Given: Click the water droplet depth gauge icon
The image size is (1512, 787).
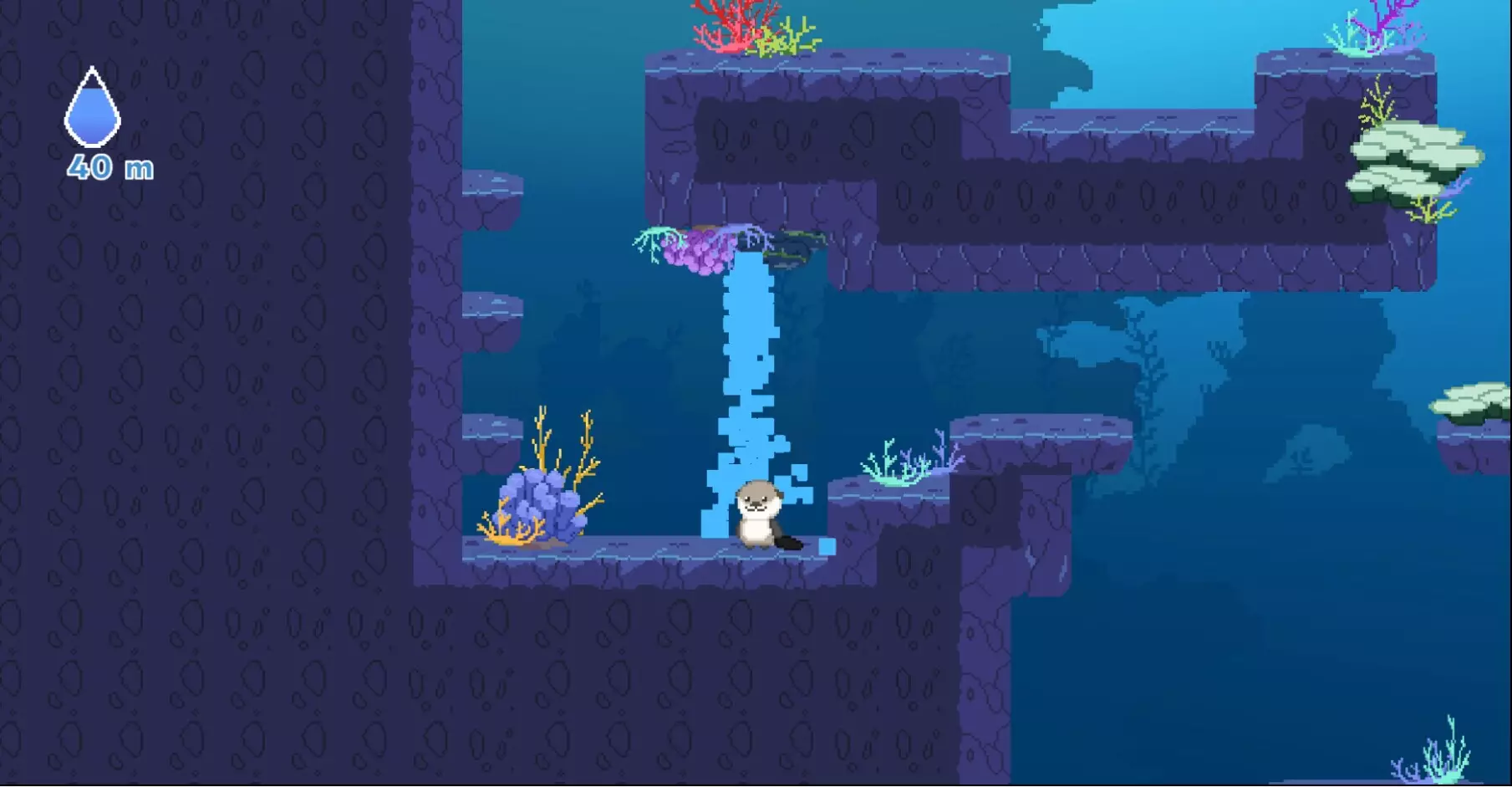Looking at the screenshot, I should pyautogui.click(x=92, y=106).
